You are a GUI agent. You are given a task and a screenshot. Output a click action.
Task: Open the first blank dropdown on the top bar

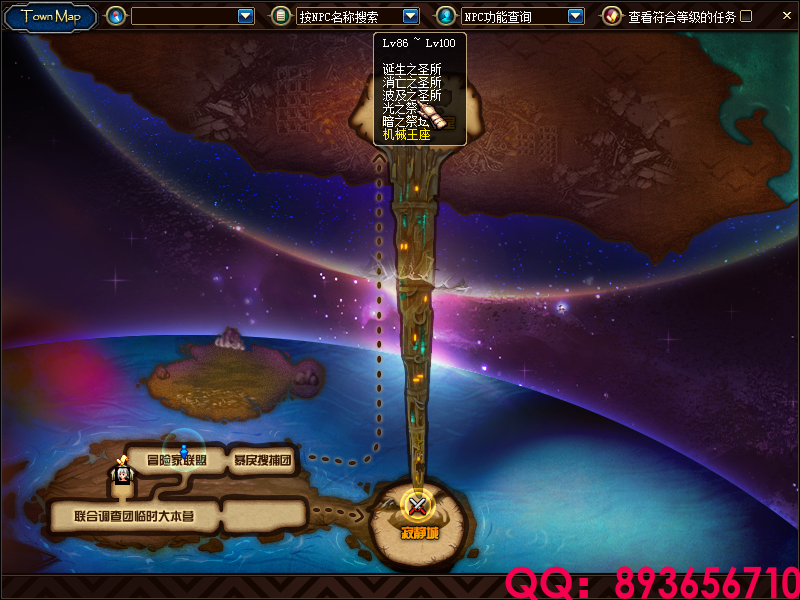point(246,16)
